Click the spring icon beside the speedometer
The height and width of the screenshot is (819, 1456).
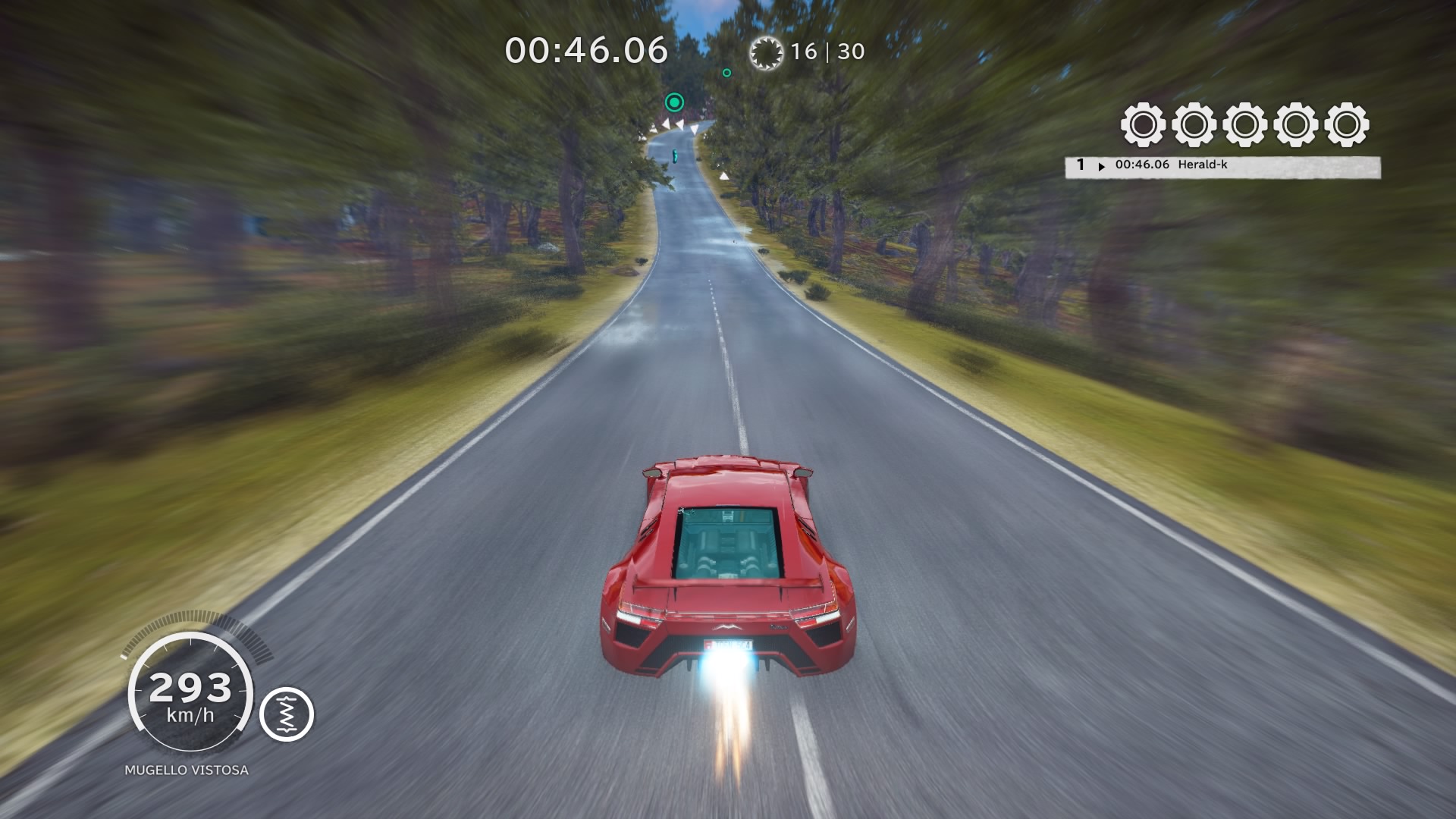[x=287, y=714]
